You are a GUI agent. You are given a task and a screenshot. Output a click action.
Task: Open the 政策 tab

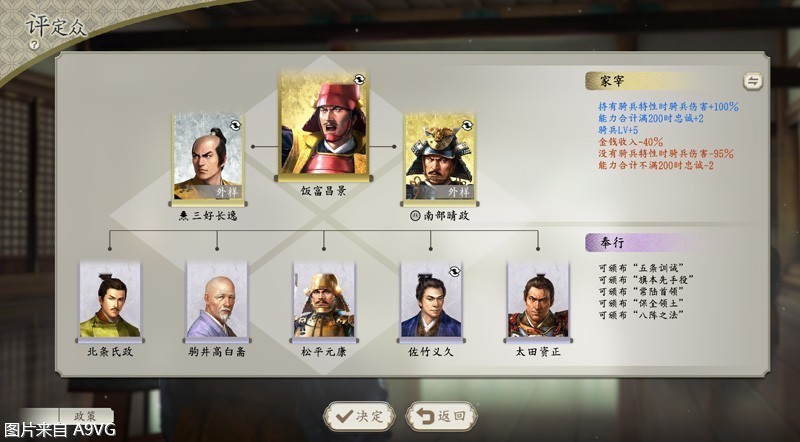pos(78,415)
